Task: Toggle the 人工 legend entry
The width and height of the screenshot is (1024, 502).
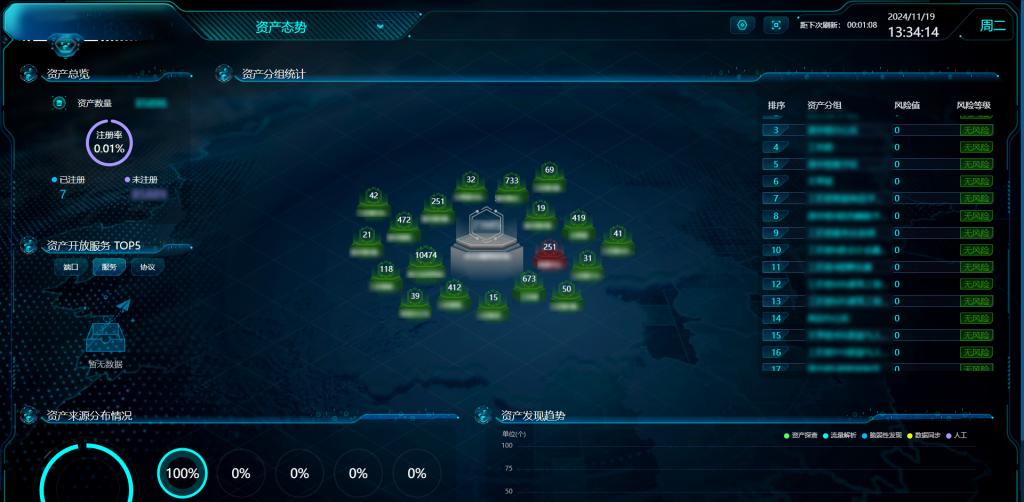Action: (x=957, y=436)
